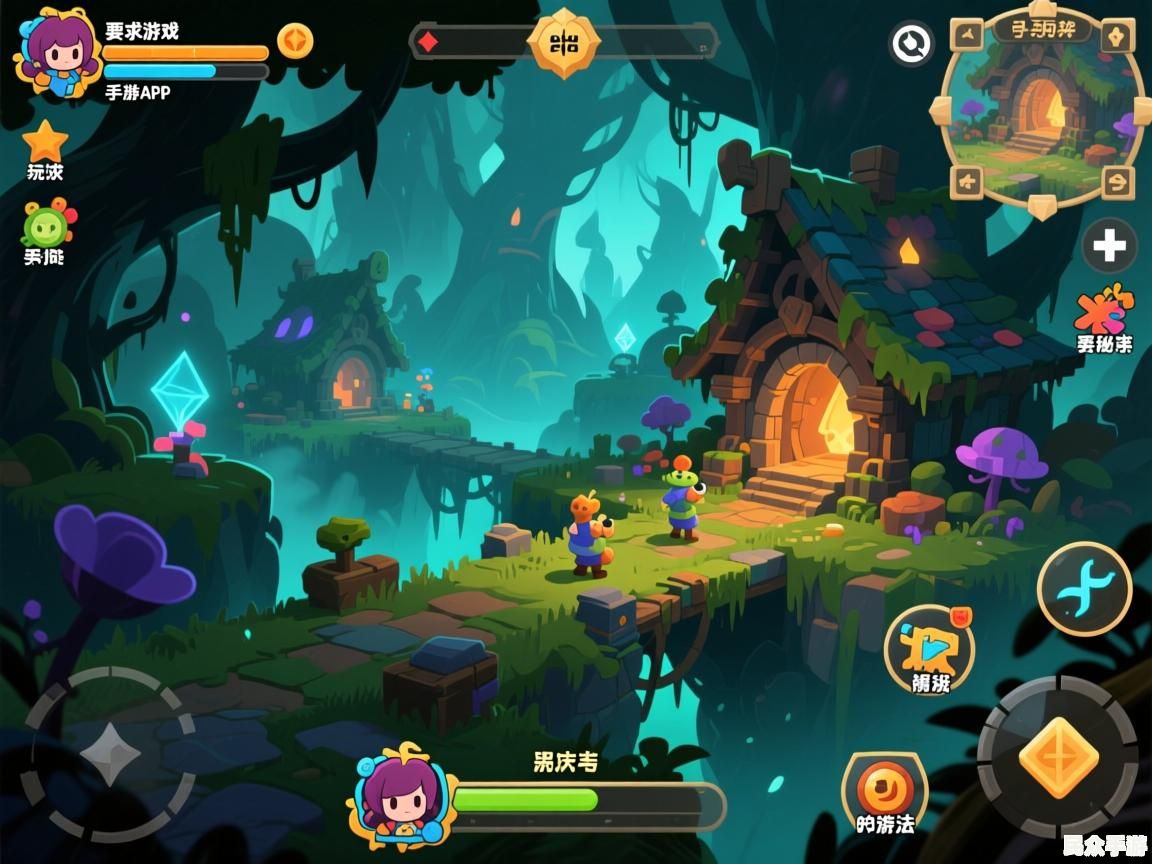The width and height of the screenshot is (1152, 864).
Task: Click the minimap's bottom-left corner button
Action: pyautogui.click(x=967, y=182)
